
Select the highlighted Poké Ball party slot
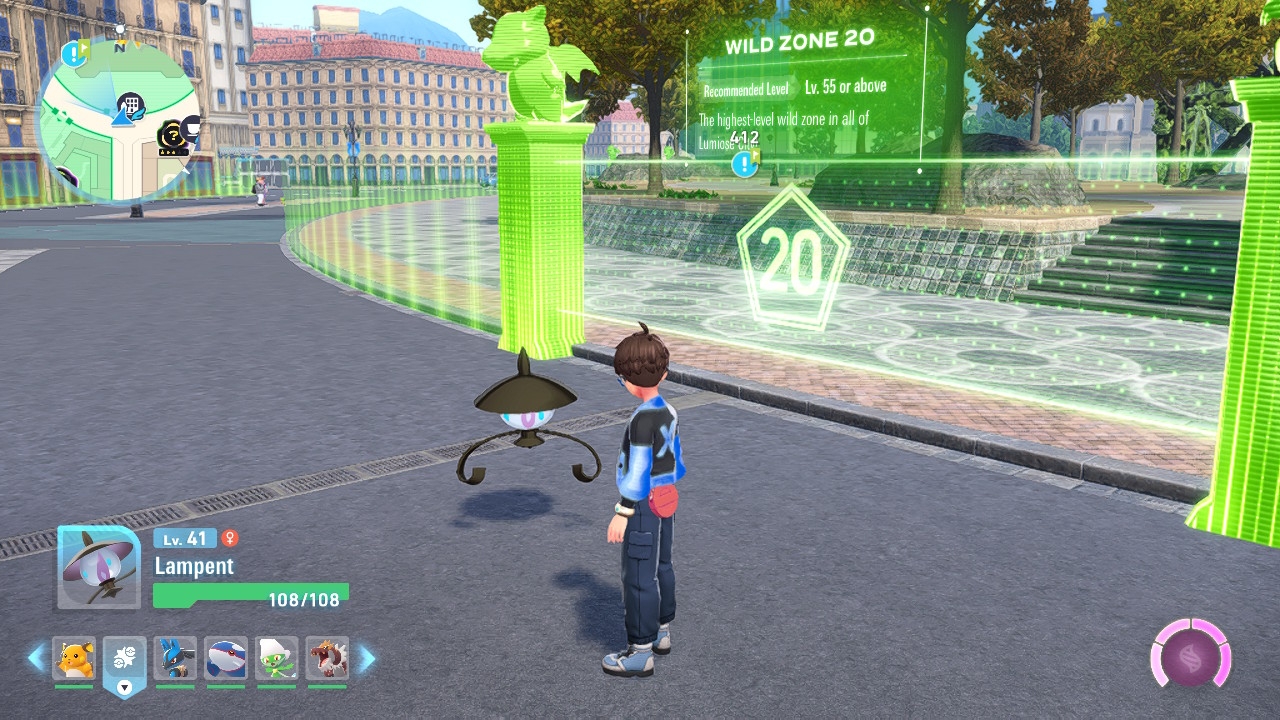124,662
